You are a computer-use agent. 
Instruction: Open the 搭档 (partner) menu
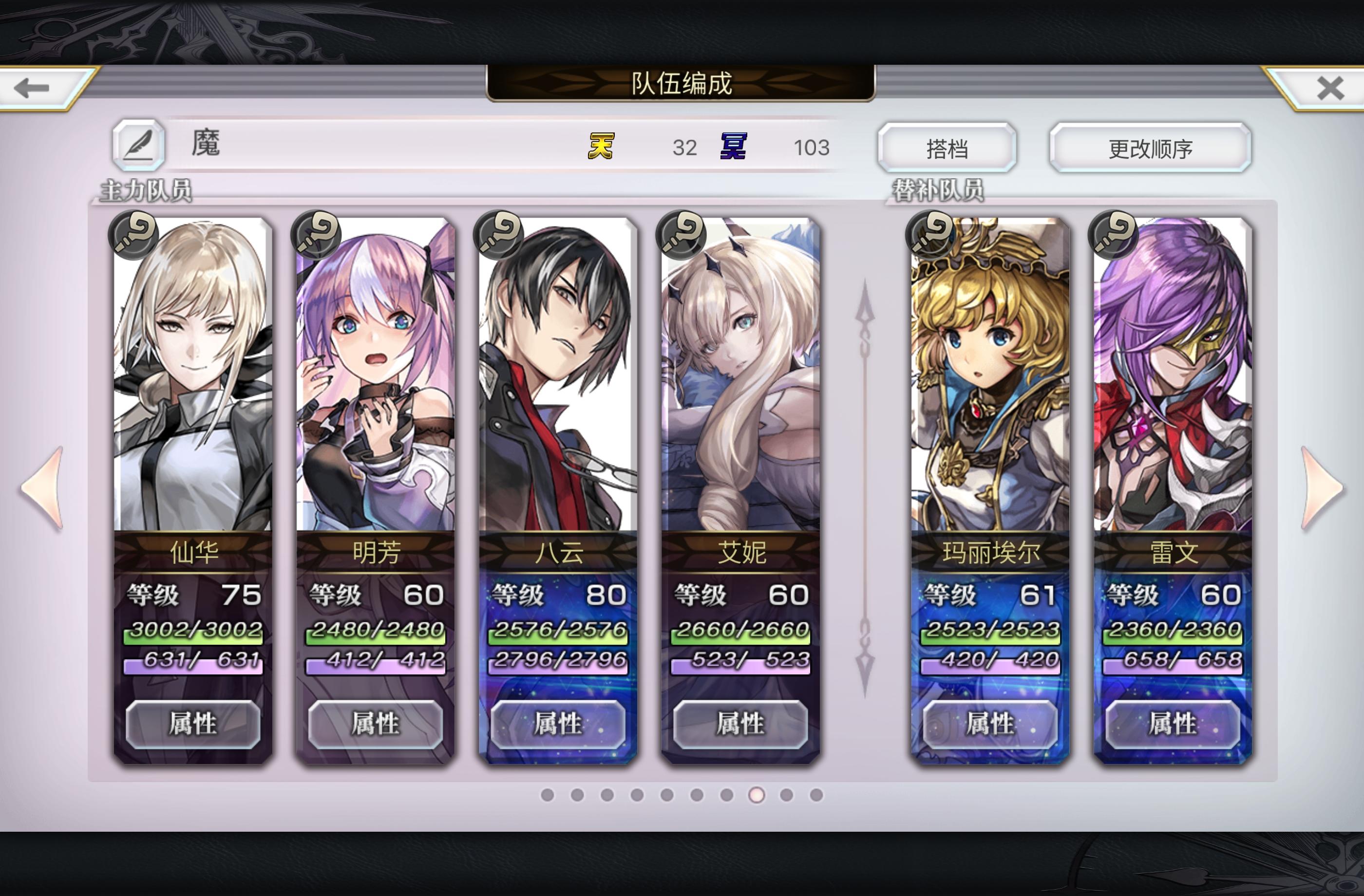click(x=948, y=148)
